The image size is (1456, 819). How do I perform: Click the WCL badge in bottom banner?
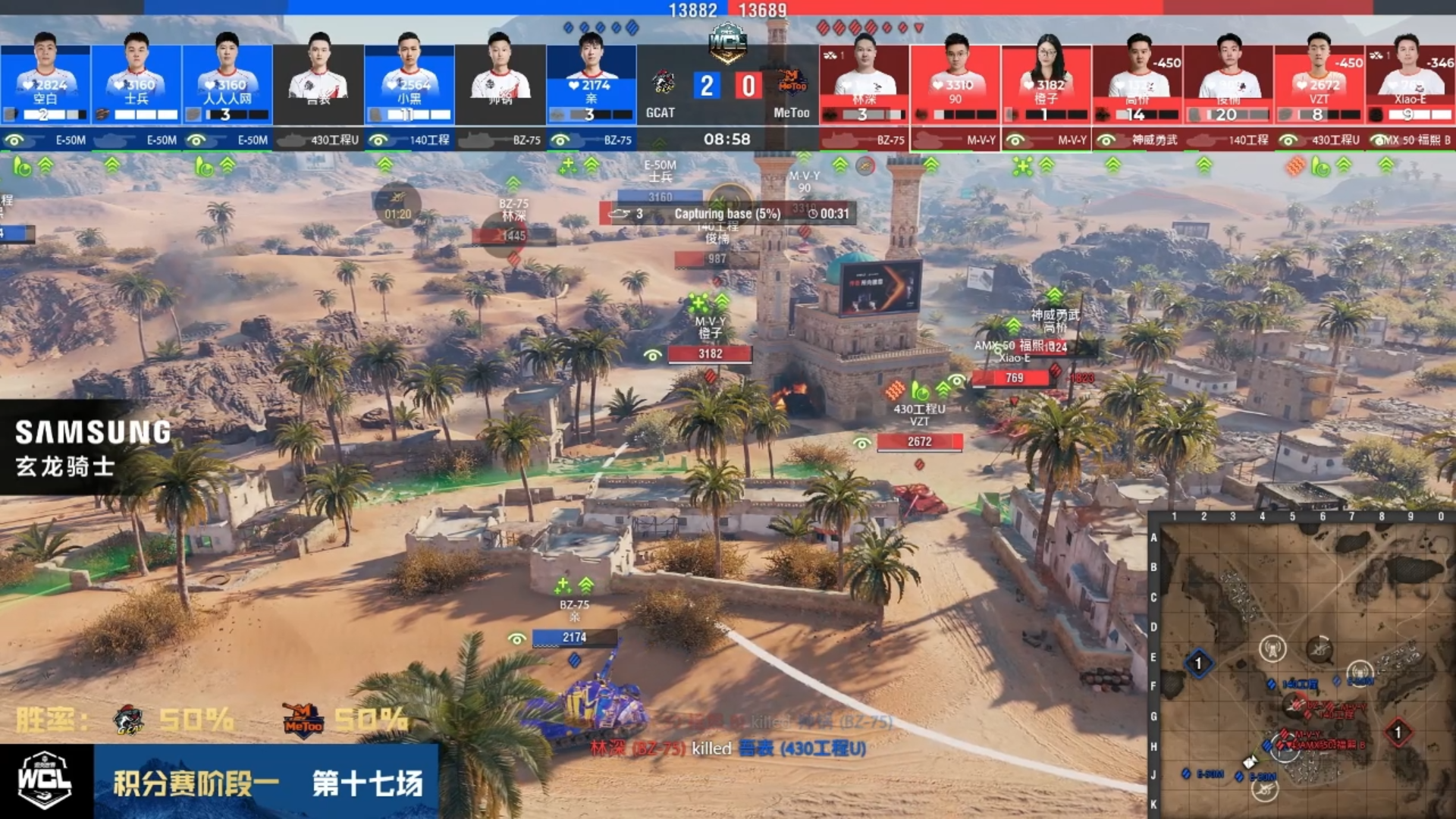45,781
